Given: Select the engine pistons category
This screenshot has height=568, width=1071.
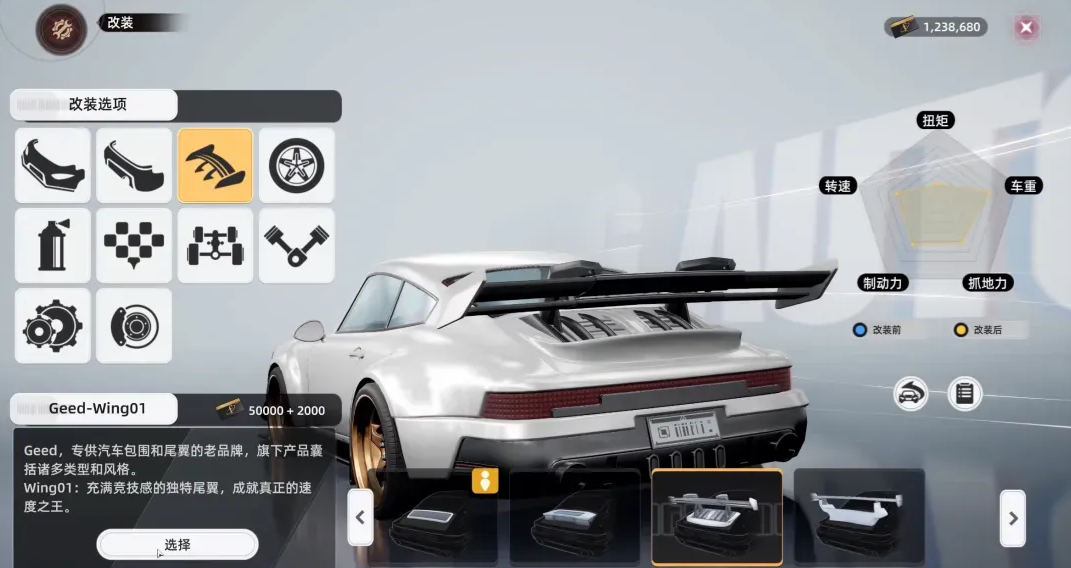Looking at the screenshot, I should click(x=297, y=246).
